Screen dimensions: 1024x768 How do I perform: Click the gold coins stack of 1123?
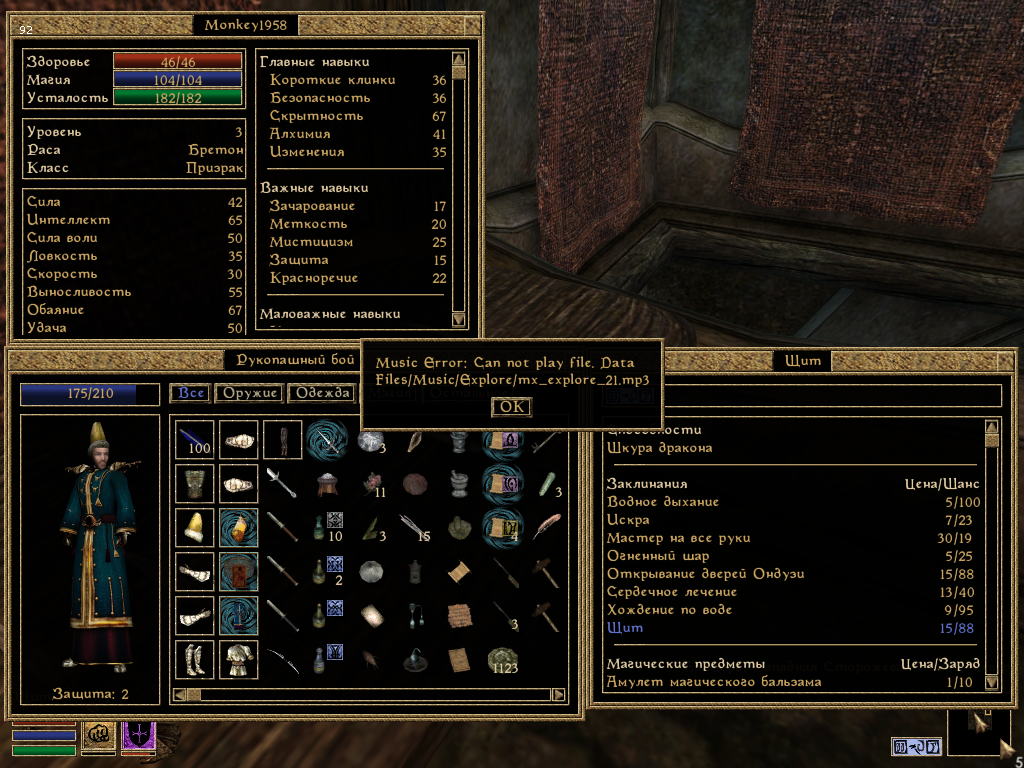[x=501, y=659]
